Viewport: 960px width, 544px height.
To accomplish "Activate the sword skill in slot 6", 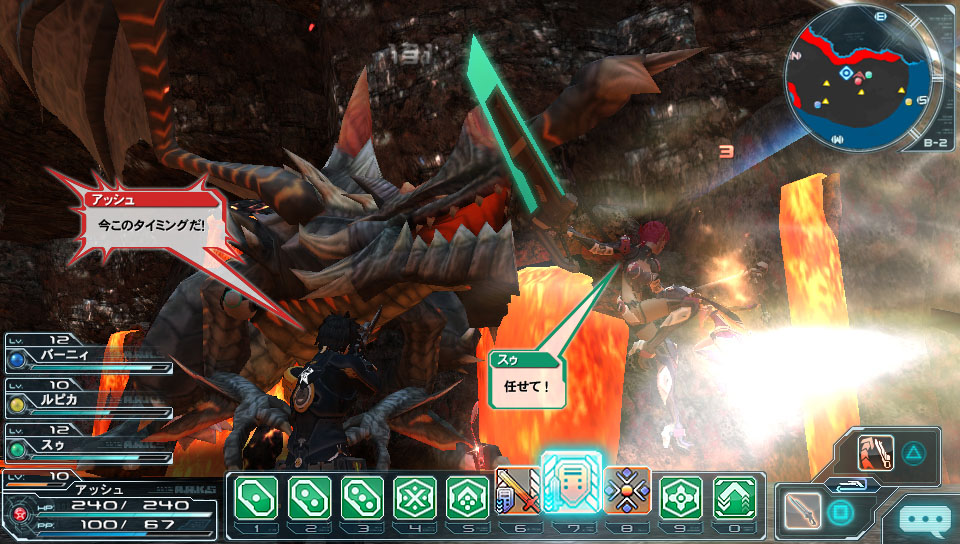I will [518, 492].
